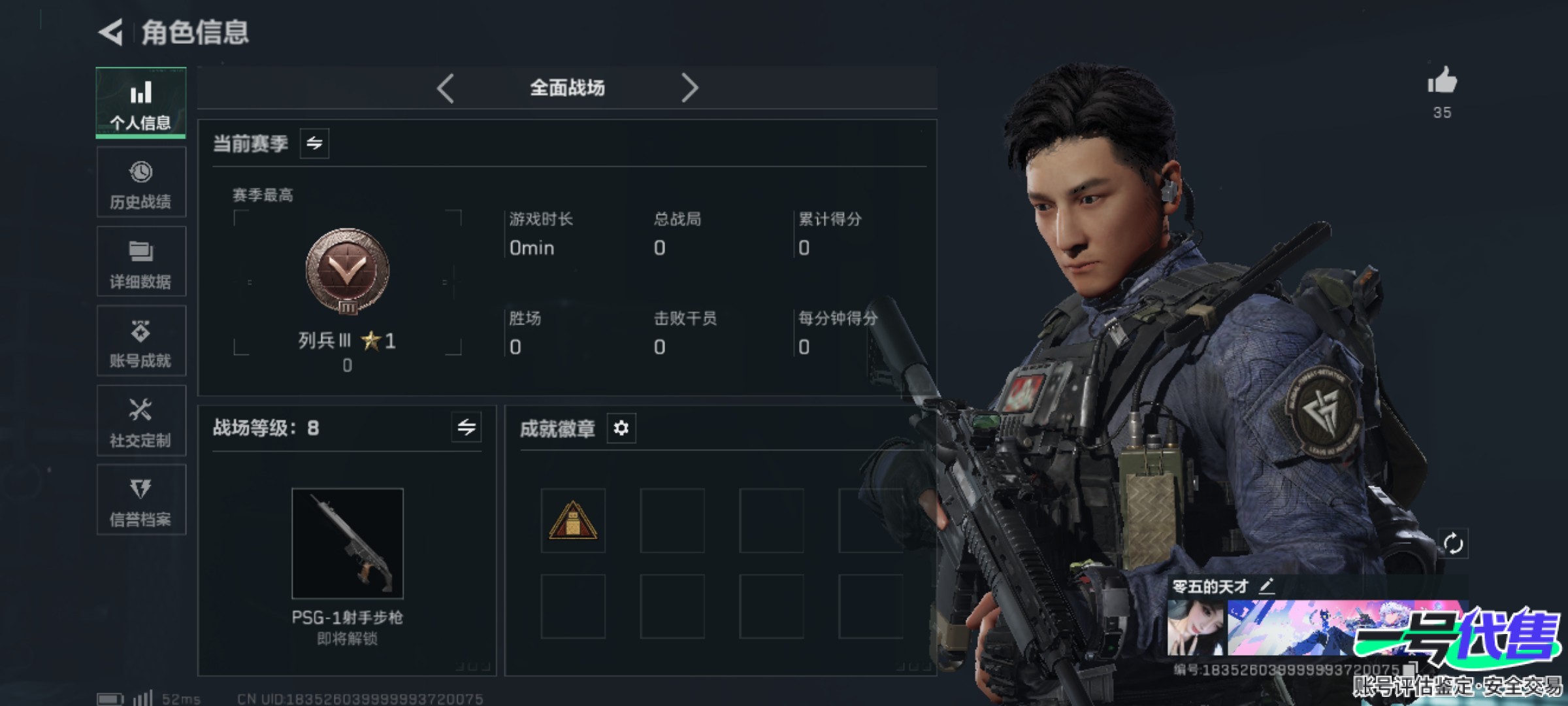Select the PSG-1射手步枪 unlock thumbnail
The image size is (1568, 706).
pyautogui.click(x=348, y=543)
